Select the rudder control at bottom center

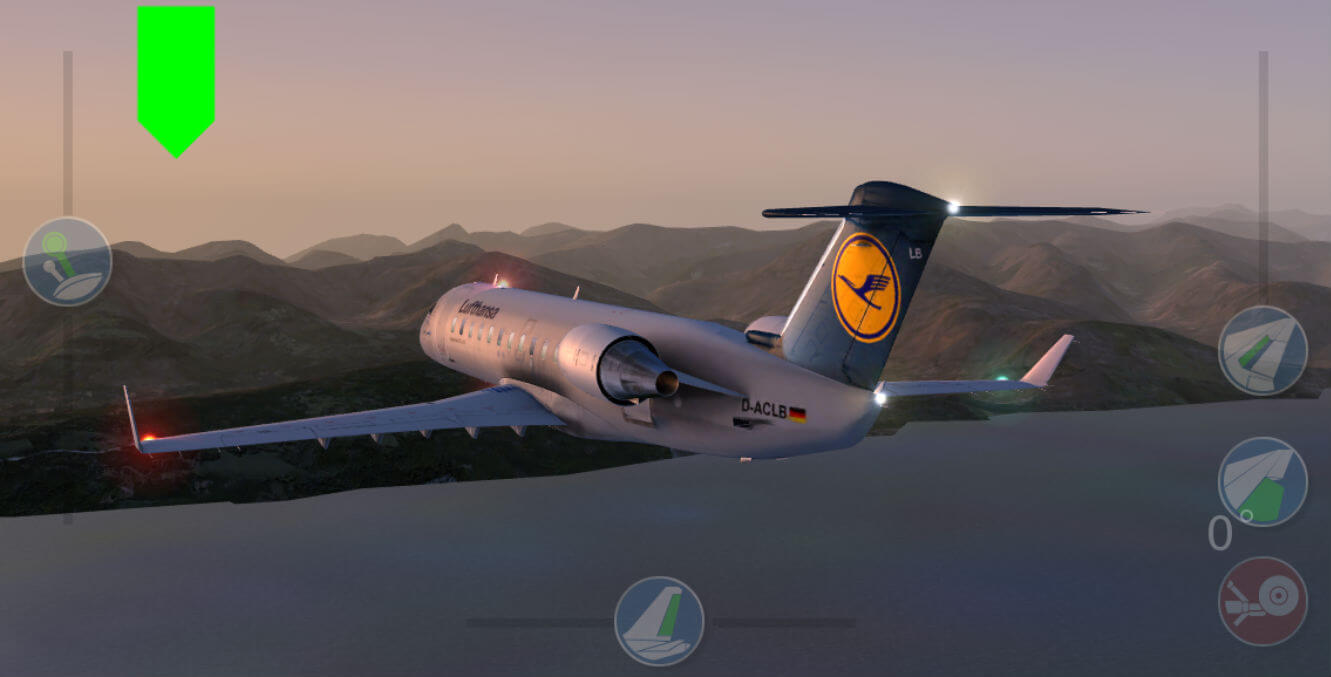click(x=659, y=621)
